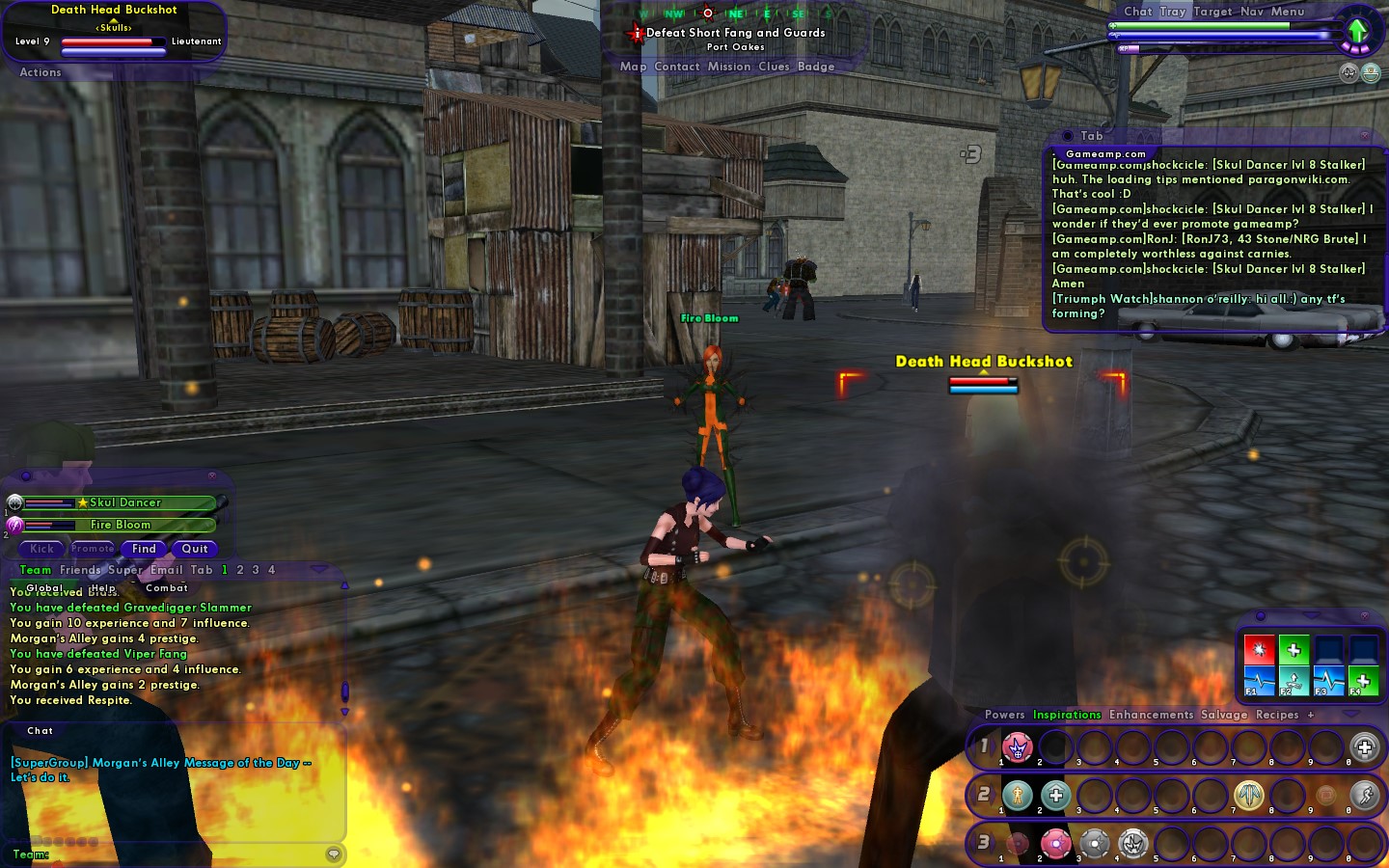Open the Recipes tab

coord(1277,715)
